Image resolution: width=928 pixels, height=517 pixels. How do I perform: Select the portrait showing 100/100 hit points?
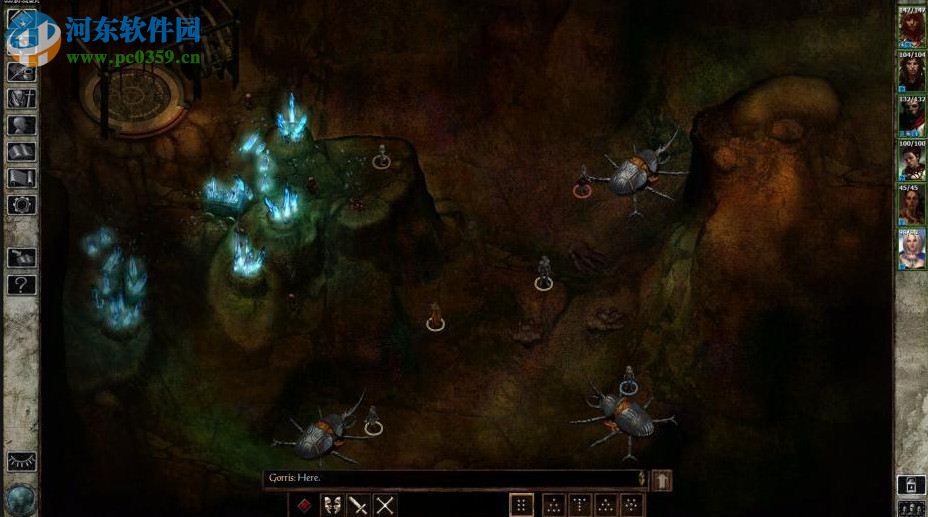pyautogui.click(x=911, y=160)
